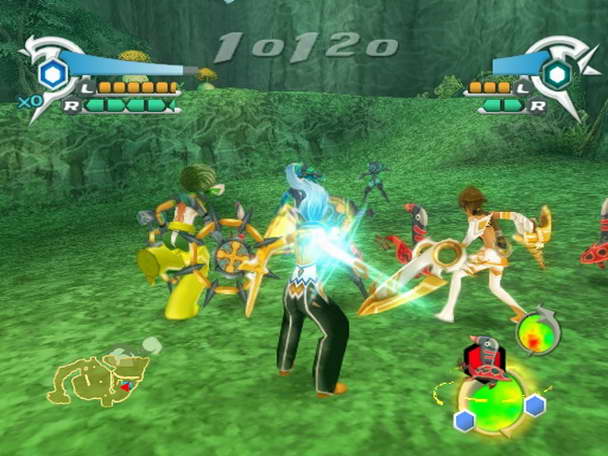608x456 pixels.
Task: Choose the blue hexagon left of the orb
Action: pyautogui.click(x=464, y=421)
